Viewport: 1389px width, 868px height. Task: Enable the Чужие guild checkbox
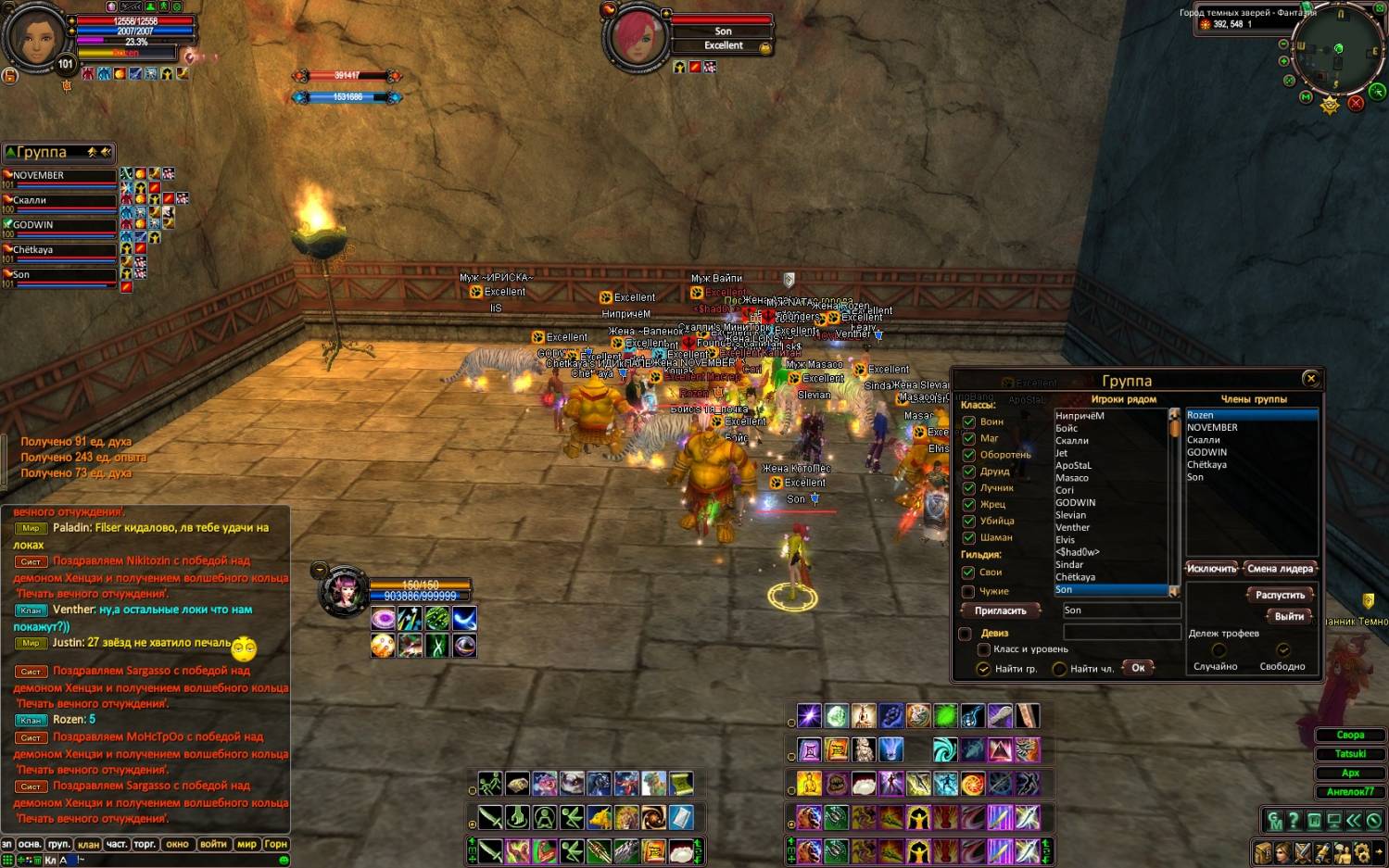point(968,591)
